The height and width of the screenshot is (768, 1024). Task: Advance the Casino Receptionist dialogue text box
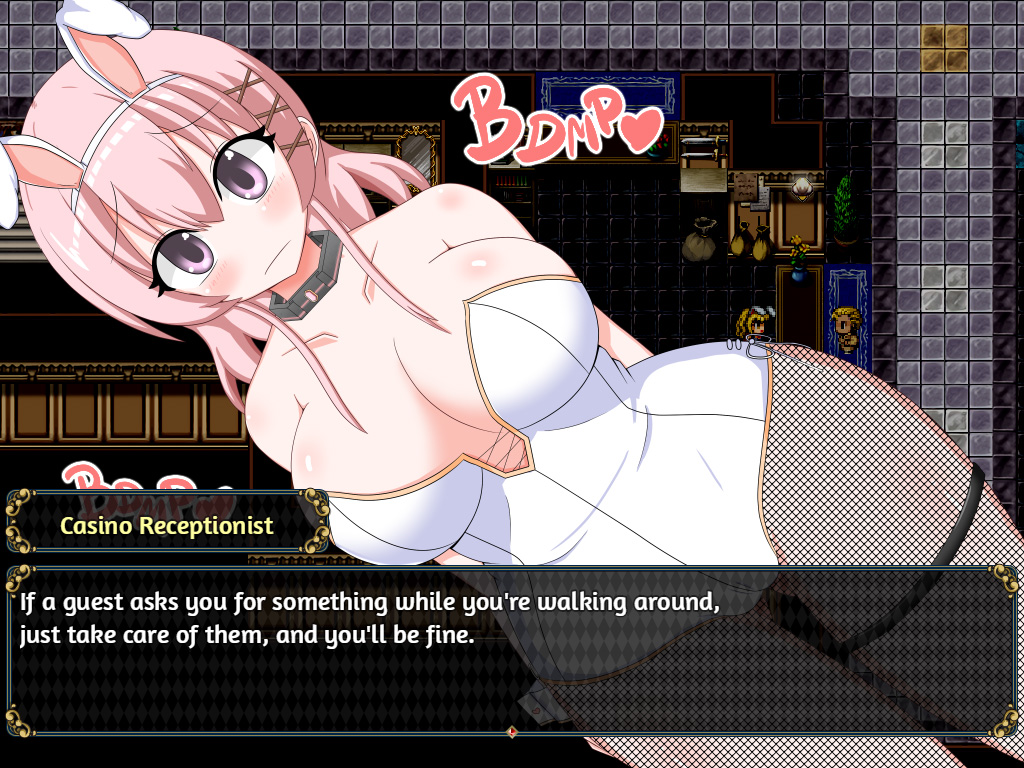point(512,650)
